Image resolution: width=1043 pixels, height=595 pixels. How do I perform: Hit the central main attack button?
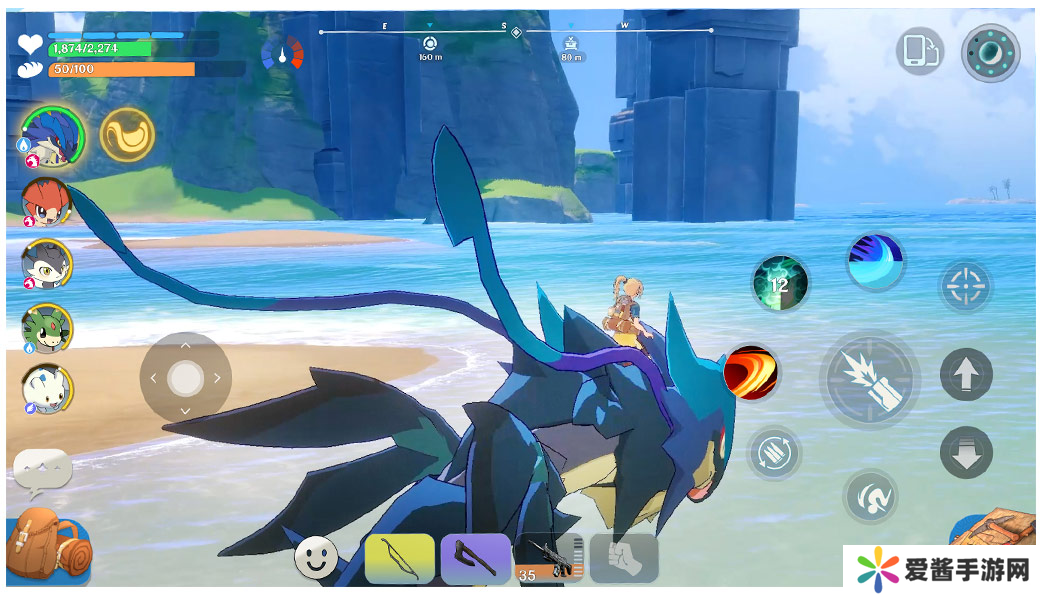[x=869, y=379]
